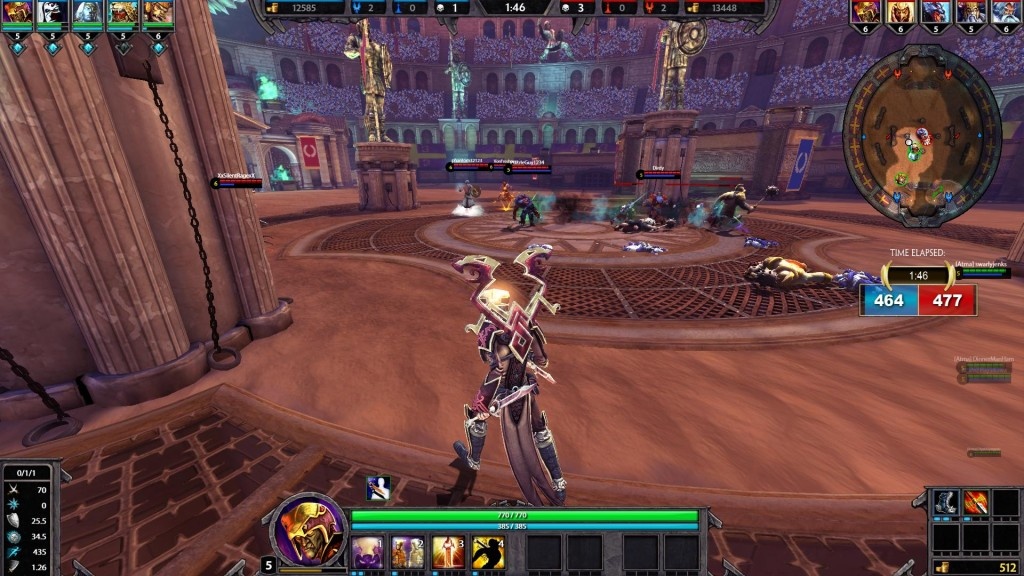Choose the orange slash item in the inventory
The height and width of the screenshot is (576, 1024).
[977, 503]
